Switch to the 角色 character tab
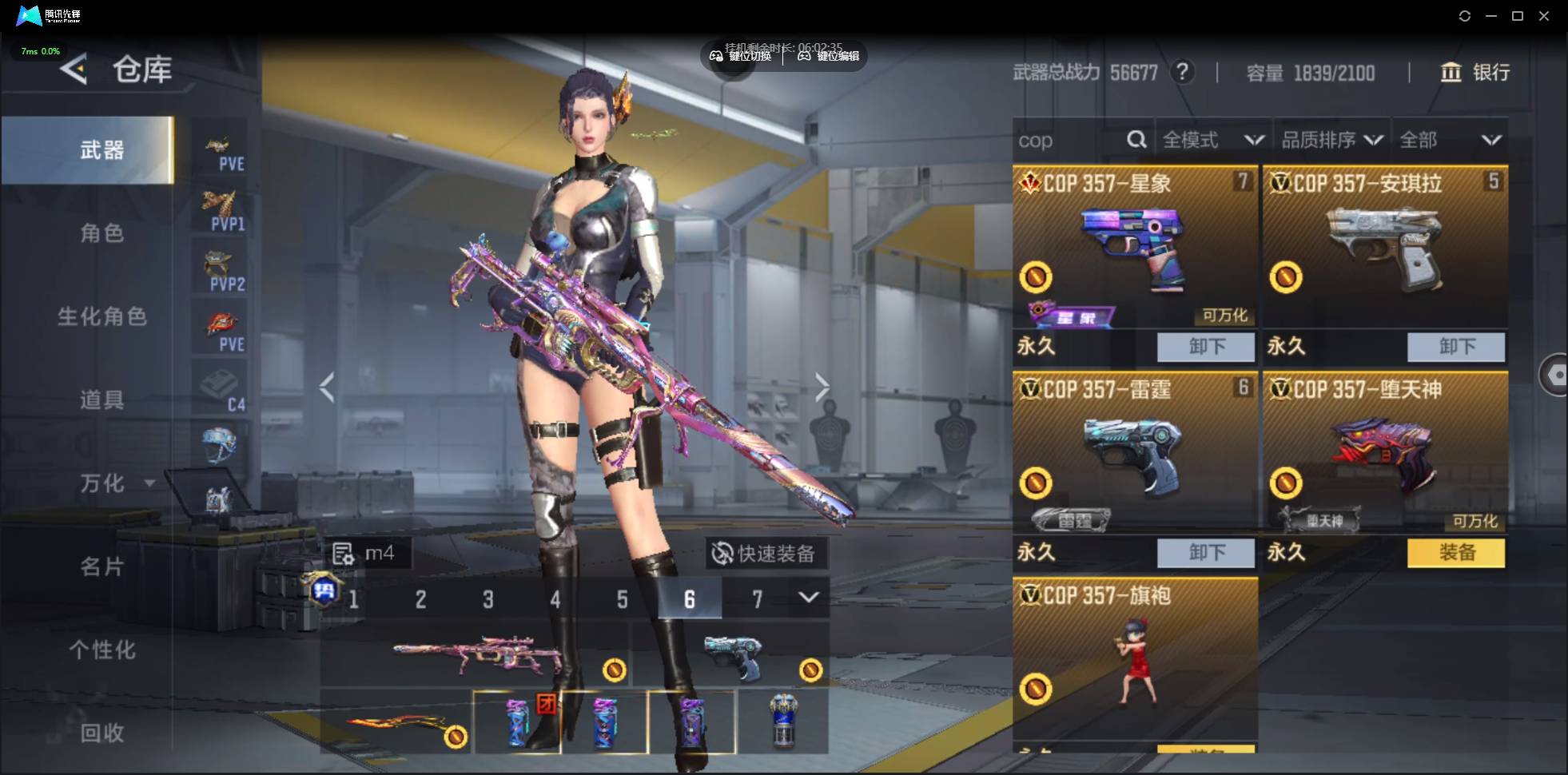This screenshot has width=1568, height=775. click(101, 233)
